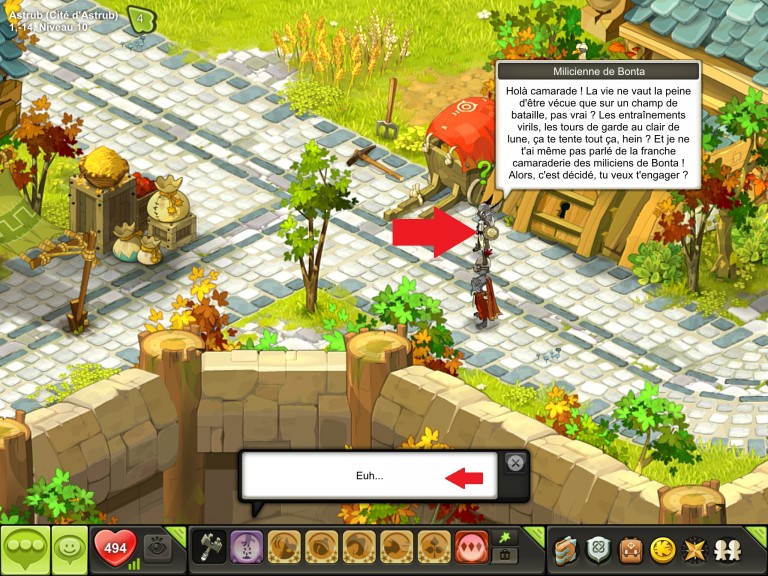Click the green notification badge showing 4
Screen dimensions: 768x576
tap(141, 19)
